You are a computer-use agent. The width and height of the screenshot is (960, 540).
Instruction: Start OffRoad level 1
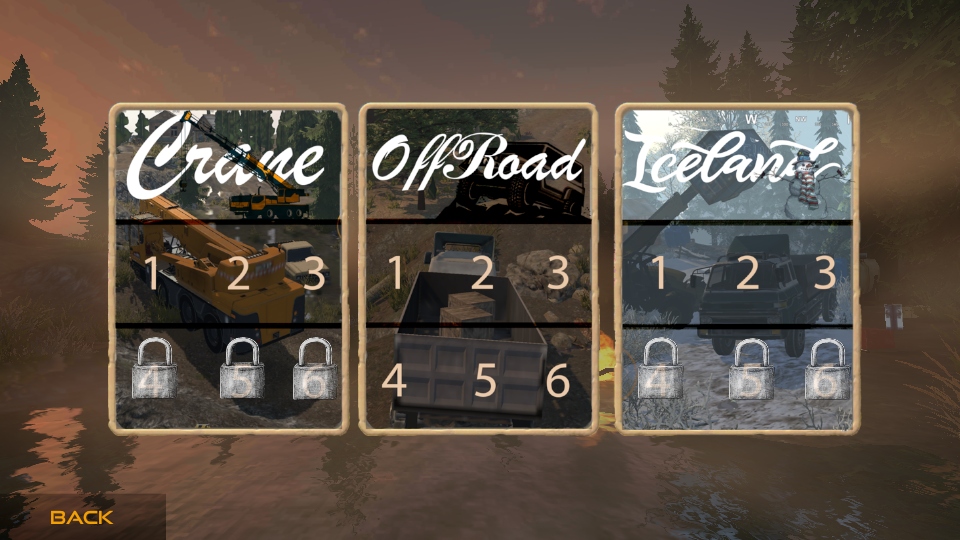click(395, 273)
